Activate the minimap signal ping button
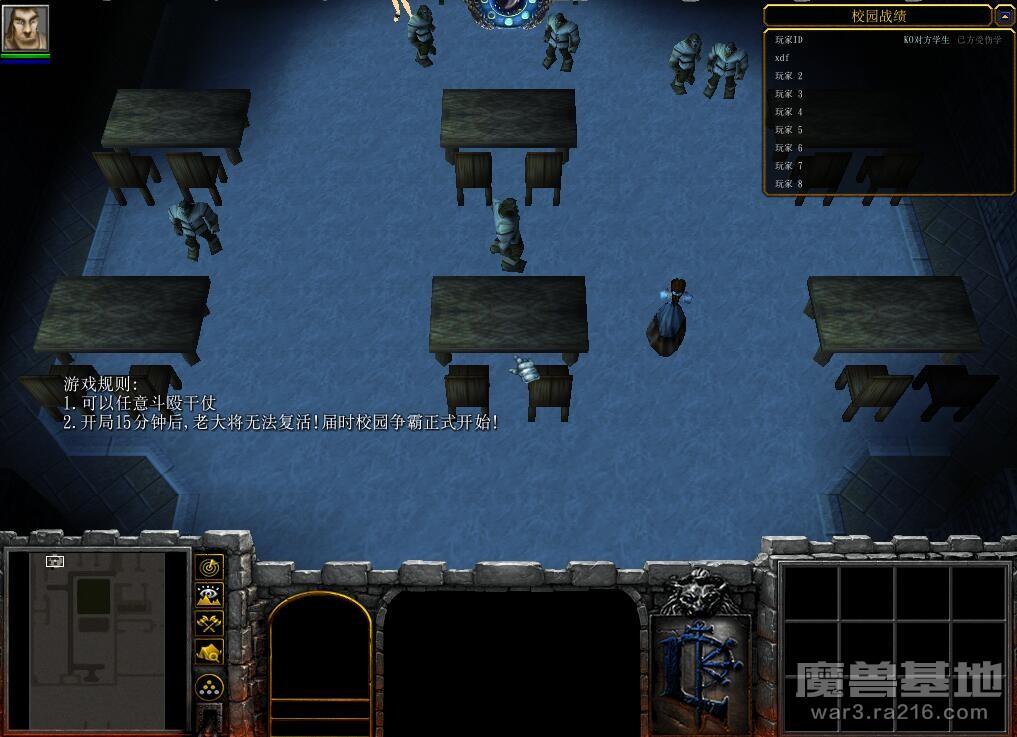The width and height of the screenshot is (1017, 737). [208, 567]
